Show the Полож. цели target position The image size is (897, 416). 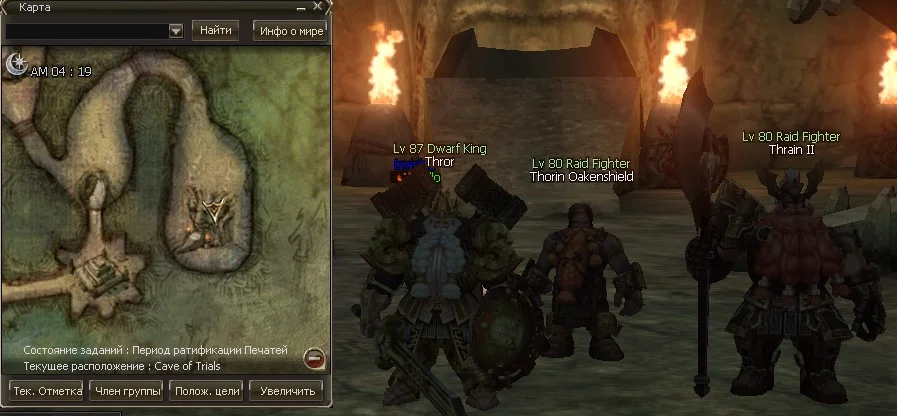(x=206, y=390)
